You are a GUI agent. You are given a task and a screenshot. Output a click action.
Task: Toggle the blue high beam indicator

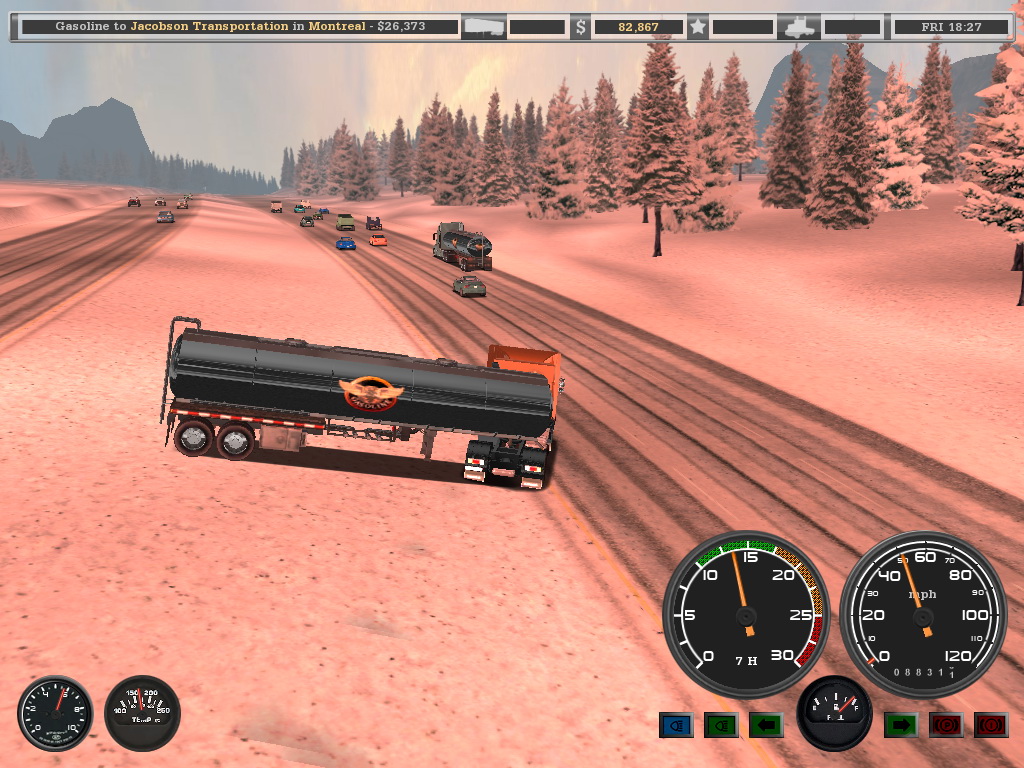tap(676, 725)
